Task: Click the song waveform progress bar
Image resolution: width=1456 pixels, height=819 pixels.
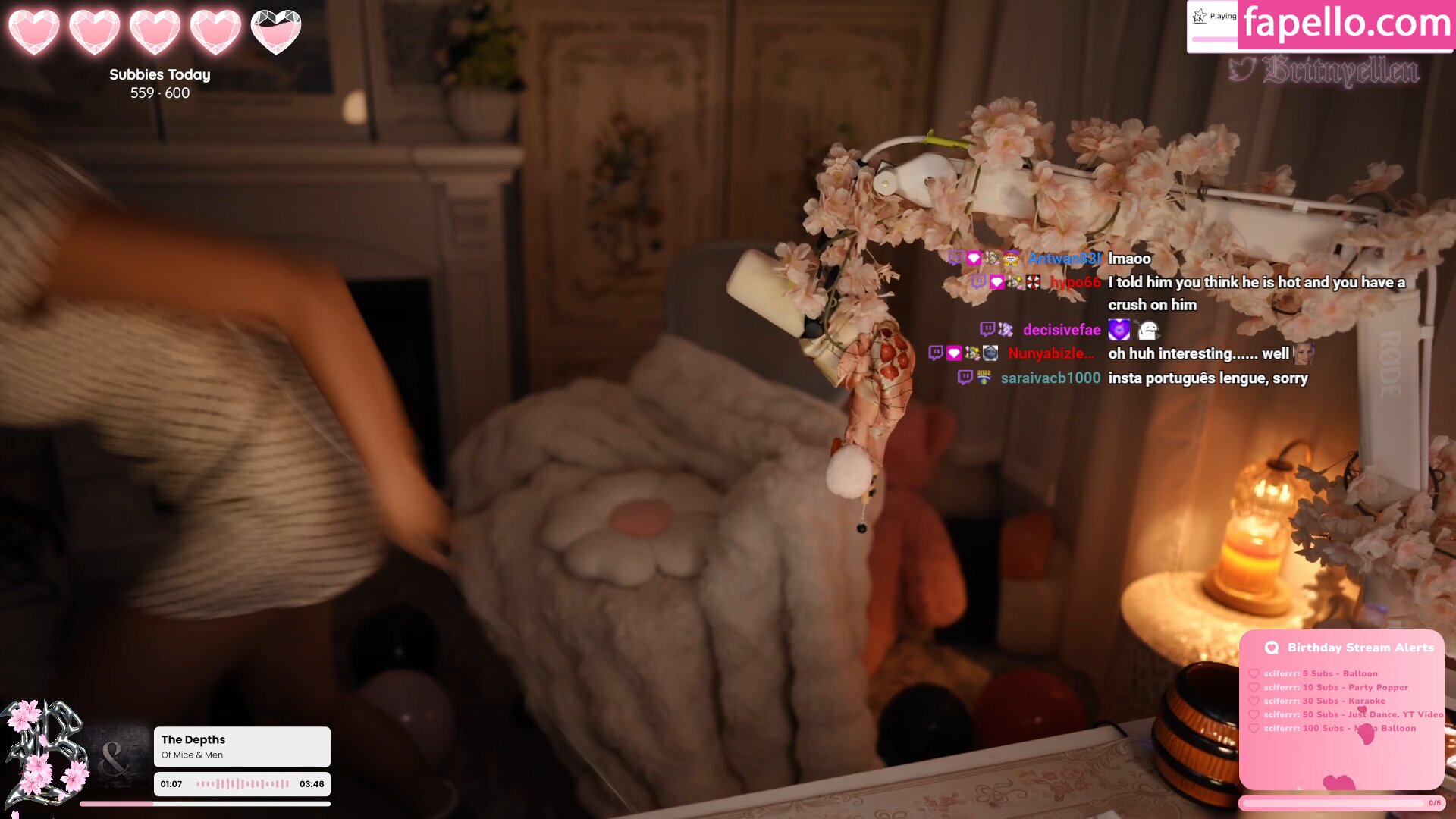Action: (x=243, y=784)
